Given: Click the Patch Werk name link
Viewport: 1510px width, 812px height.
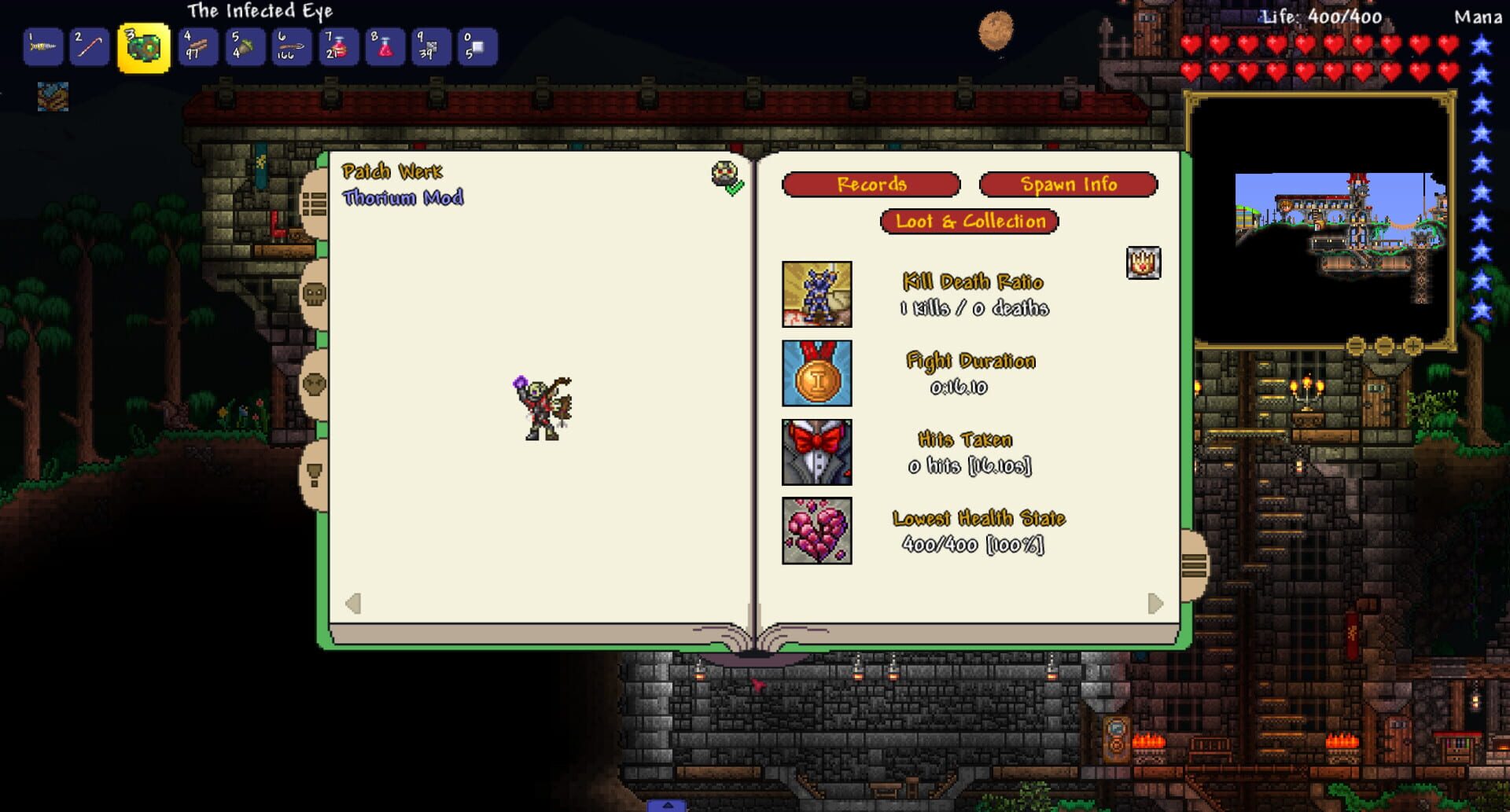Looking at the screenshot, I should 393,172.
